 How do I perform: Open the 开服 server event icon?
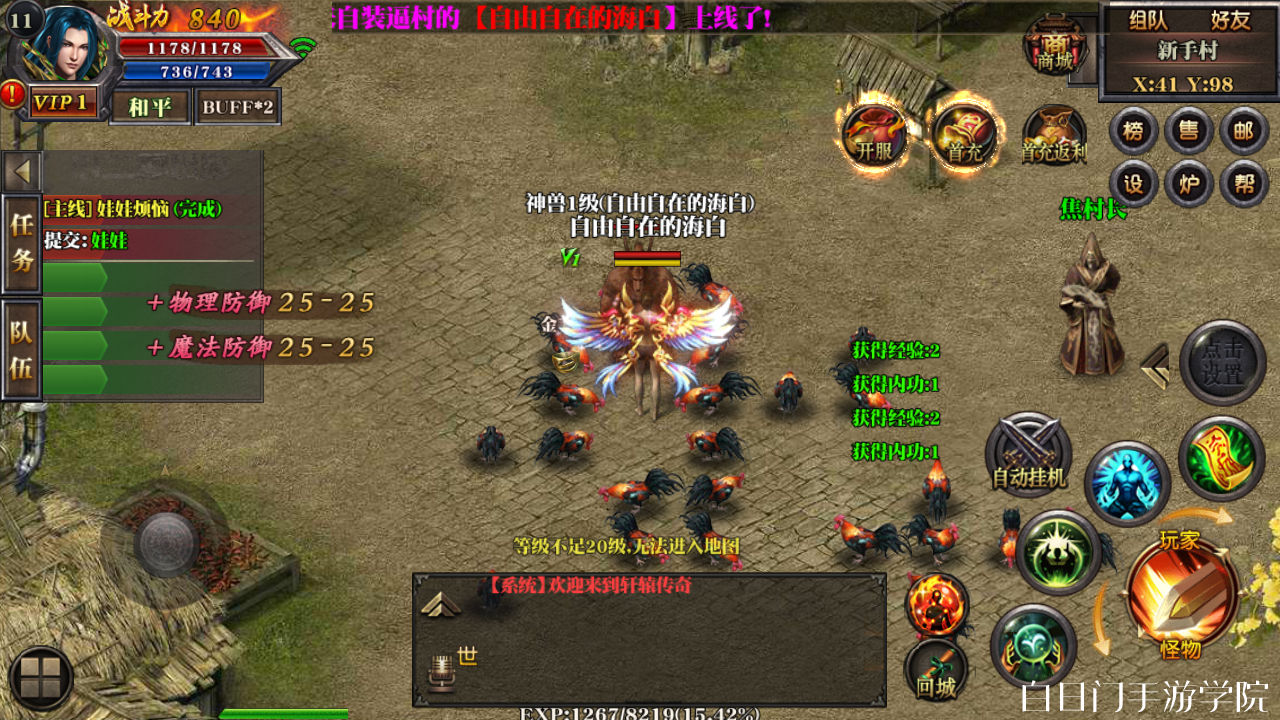pos(872,135)
